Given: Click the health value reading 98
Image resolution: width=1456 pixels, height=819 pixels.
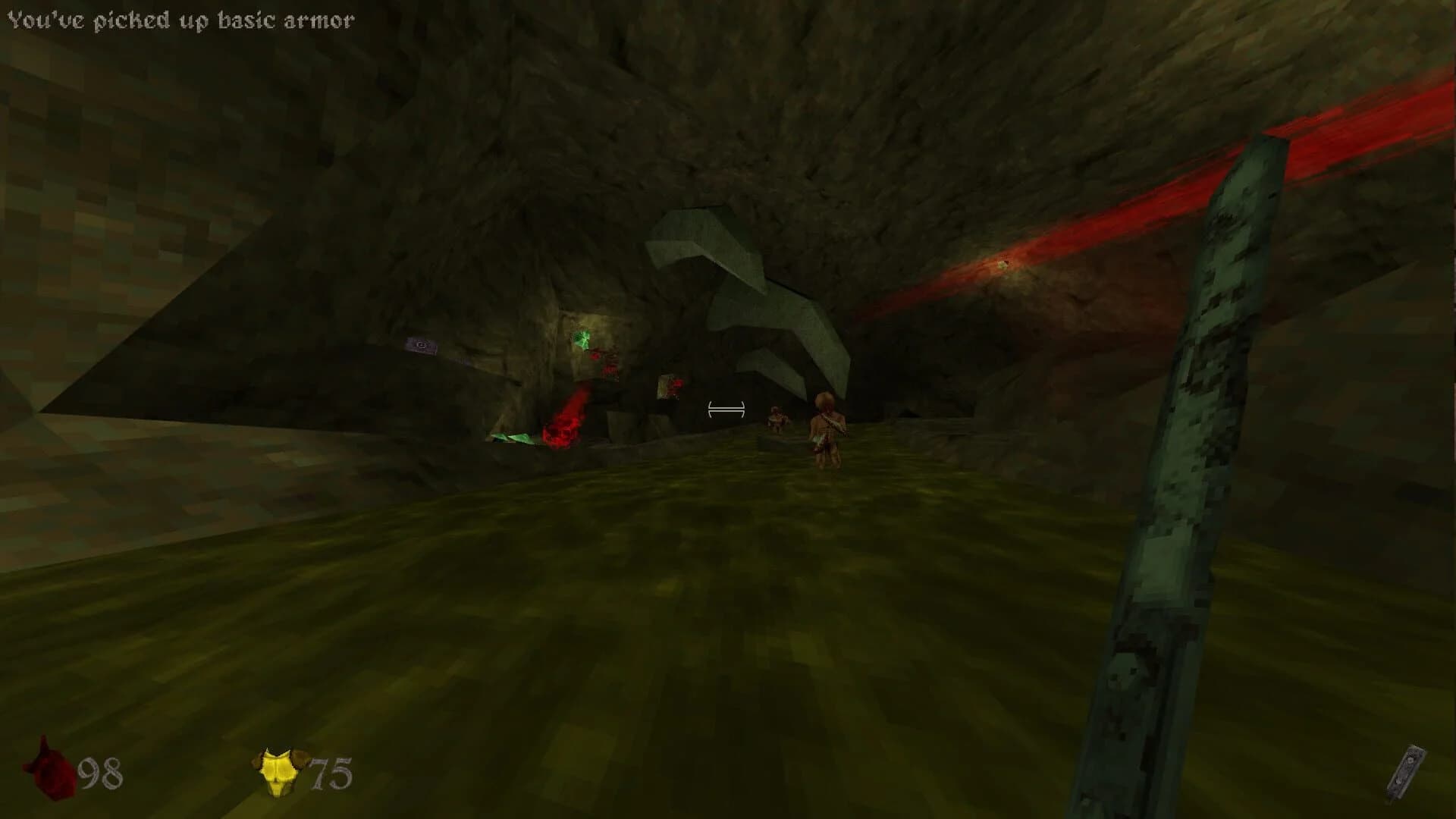Looking at the screenshot, I should (x=102, y=773).
